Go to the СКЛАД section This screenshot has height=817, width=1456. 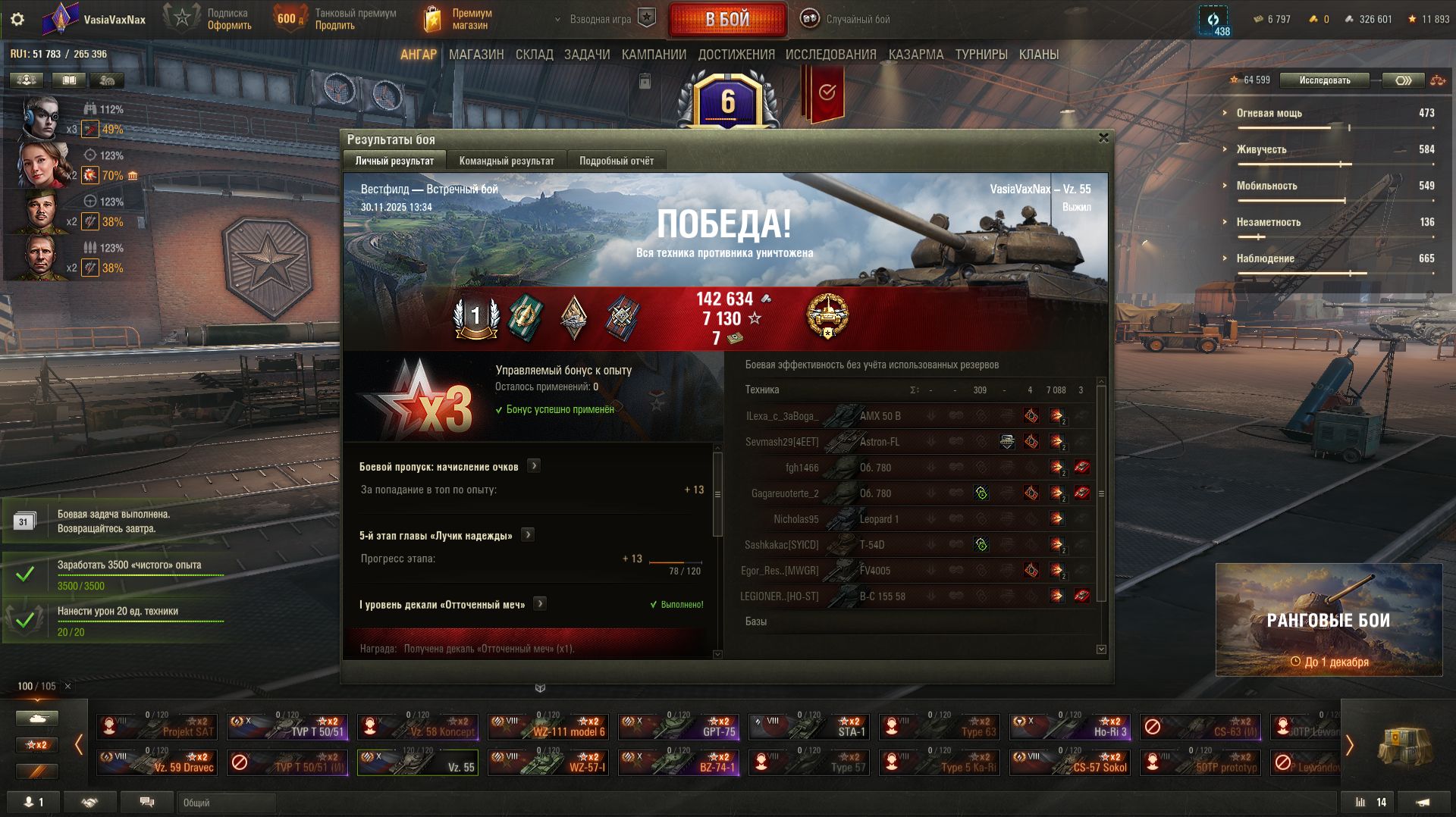(534, 55)
